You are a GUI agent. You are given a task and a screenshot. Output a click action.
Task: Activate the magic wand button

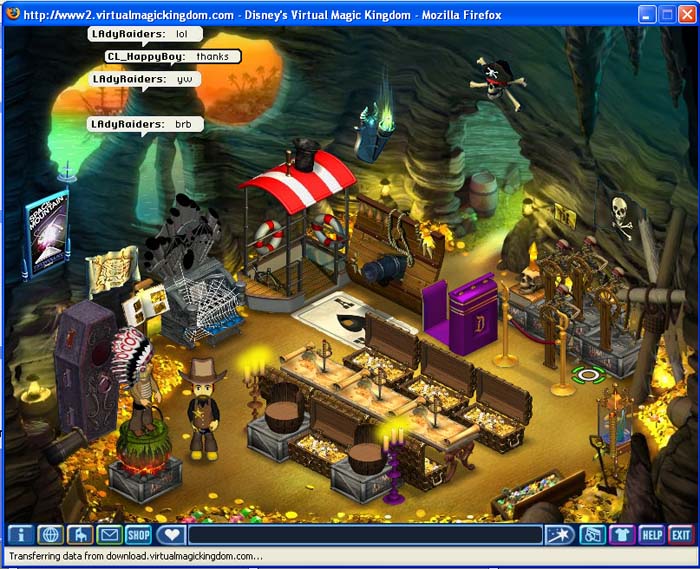(560, 535)
